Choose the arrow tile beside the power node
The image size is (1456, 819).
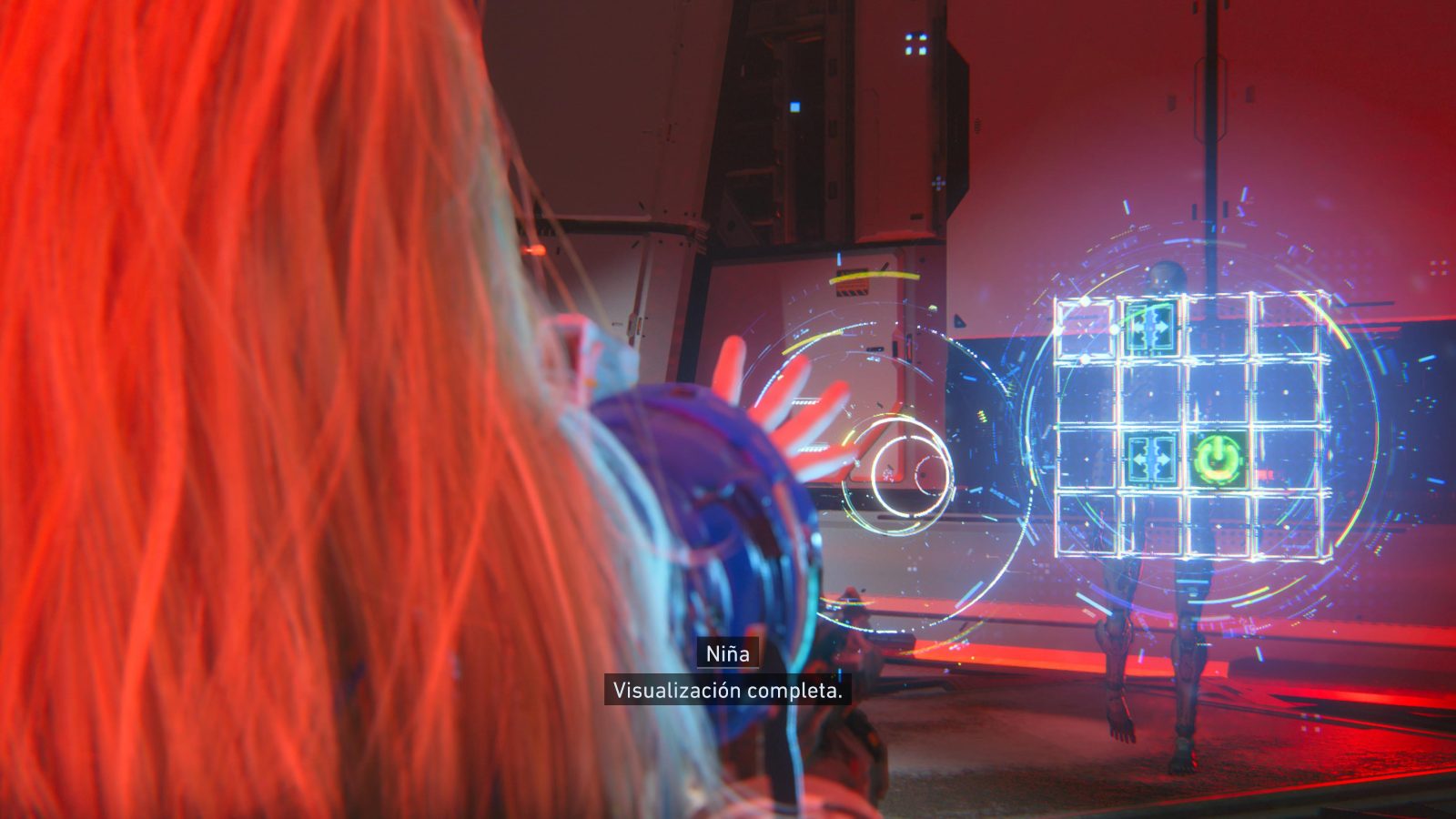1151,458
